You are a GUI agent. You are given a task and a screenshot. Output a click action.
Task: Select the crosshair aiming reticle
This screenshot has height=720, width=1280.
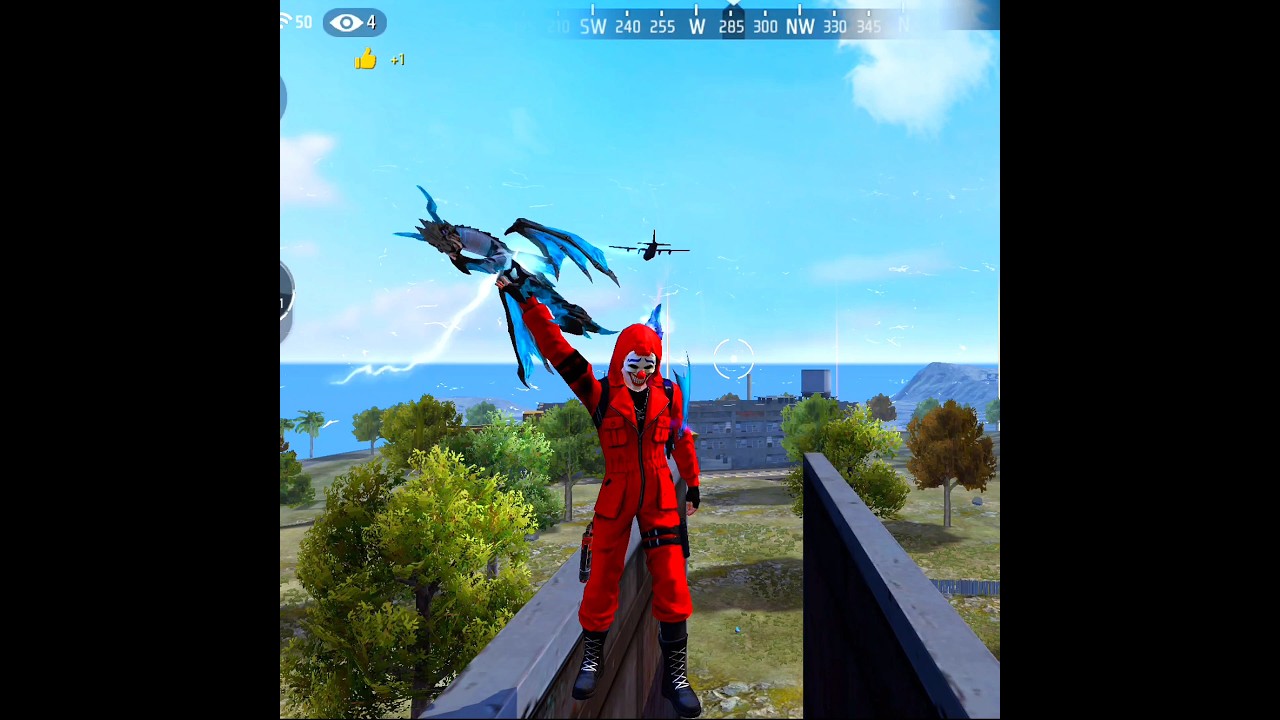pos(734,360)
